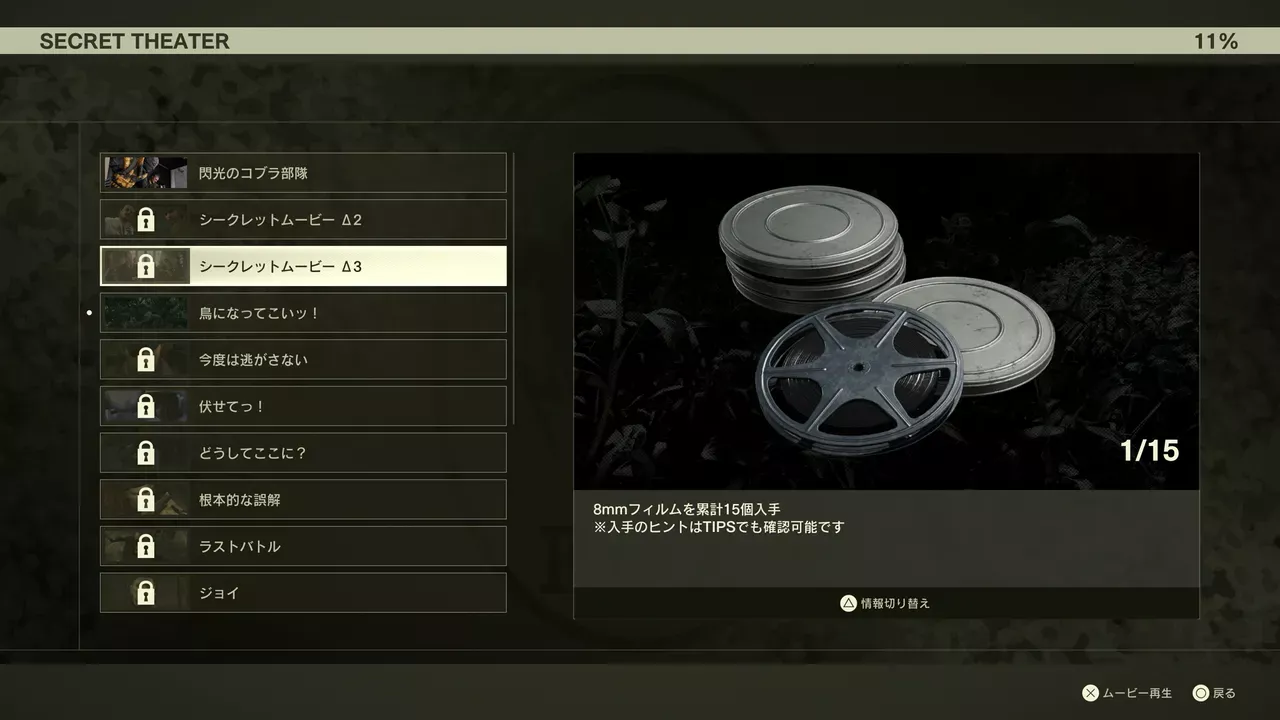Image resolution: width=1280 pixels, height=720 pixels.
Task: Select the 鳥になってこいッ！ movie entry
Action: point(300,312)
